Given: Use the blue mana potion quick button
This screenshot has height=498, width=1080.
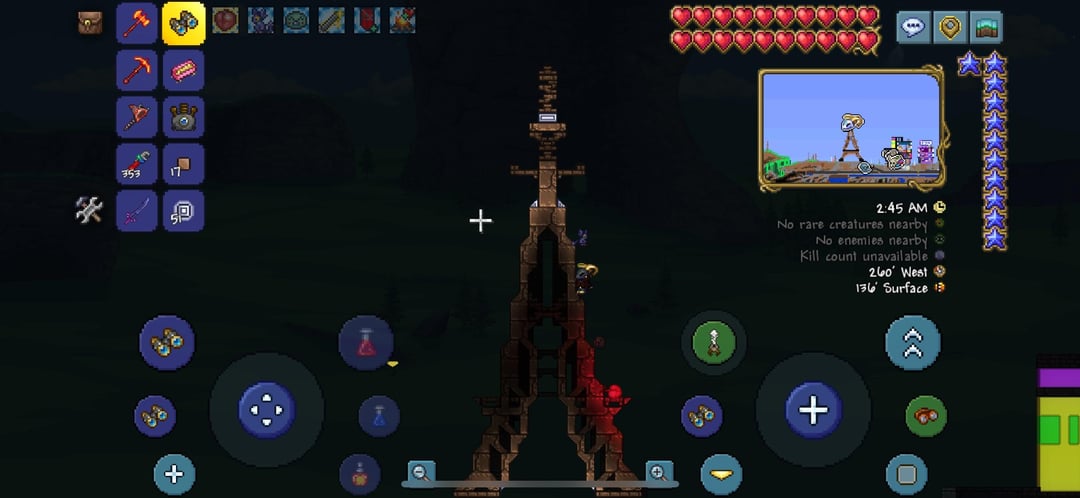Looking at the screenshot, I should click(x=379, y=416).
